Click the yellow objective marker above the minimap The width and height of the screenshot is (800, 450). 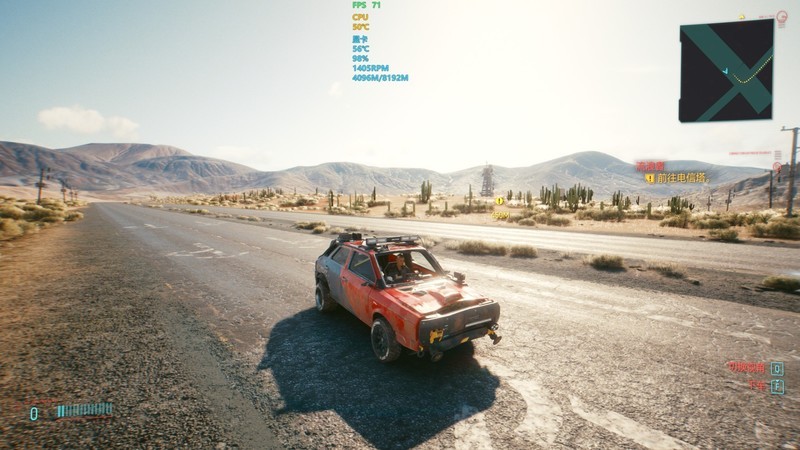742,17
